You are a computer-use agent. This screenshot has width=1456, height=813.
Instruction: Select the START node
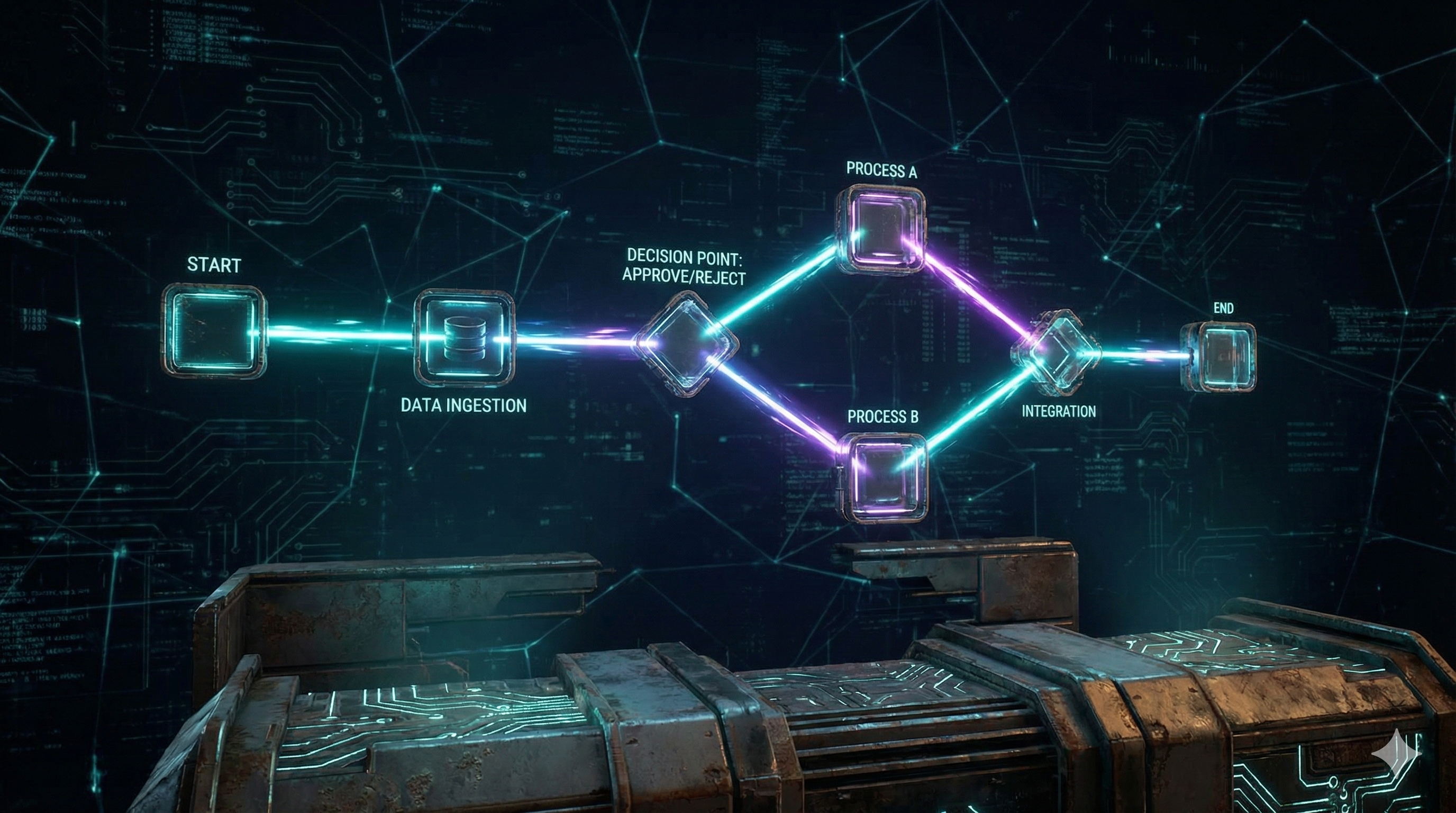(214, 332)
